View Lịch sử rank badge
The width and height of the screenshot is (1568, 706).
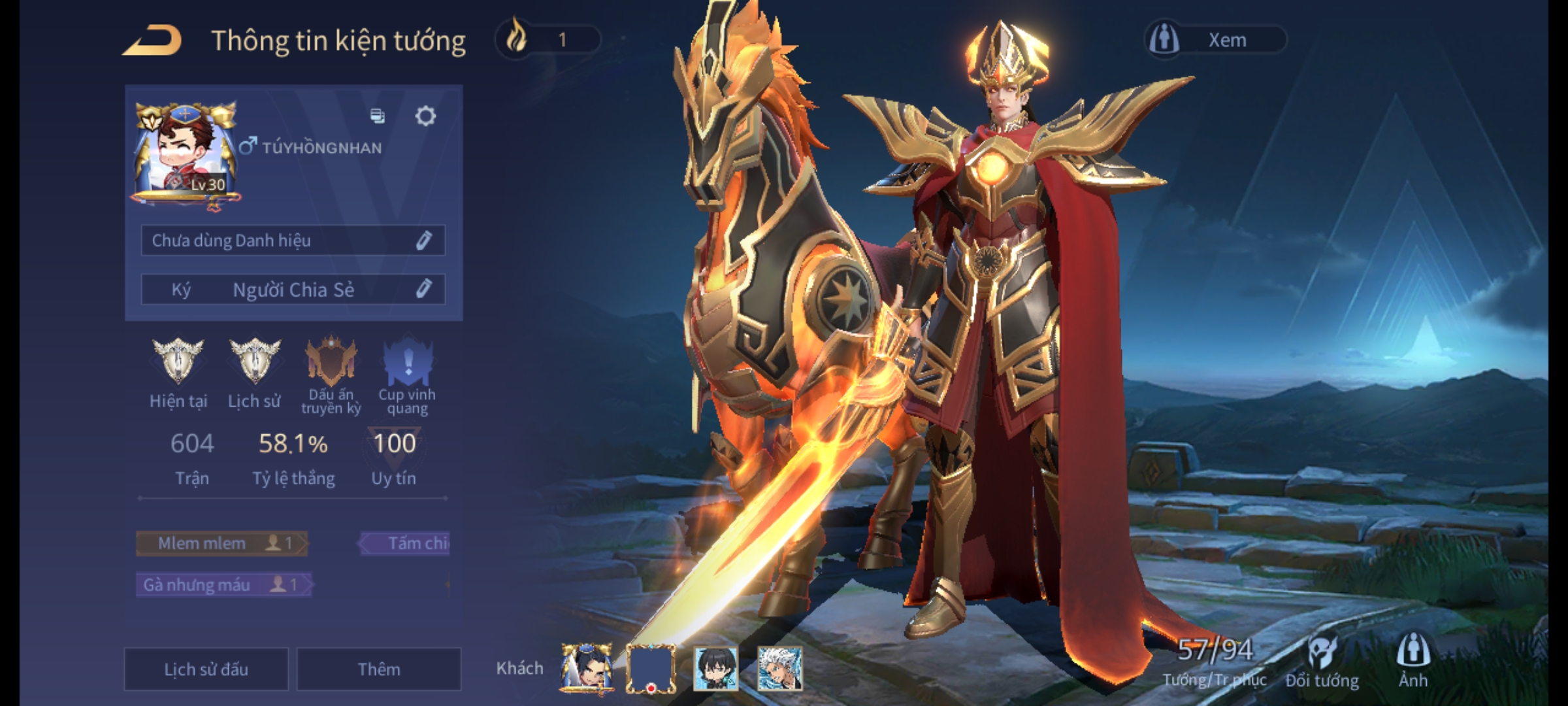click(x=255, y=362)
